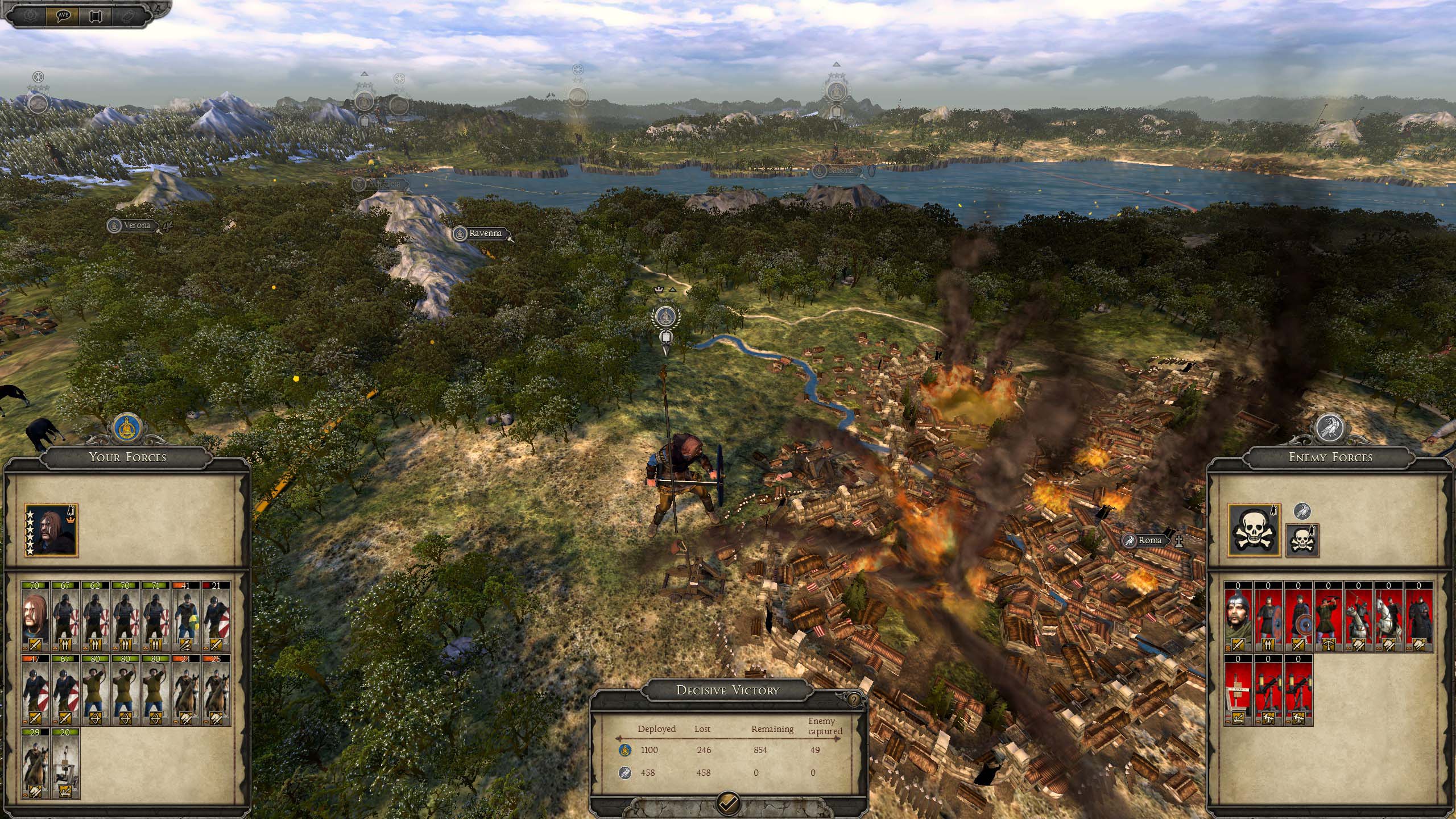
Task: Select your cavalry unit card showing 29 men
Action: tap(35, 763)
